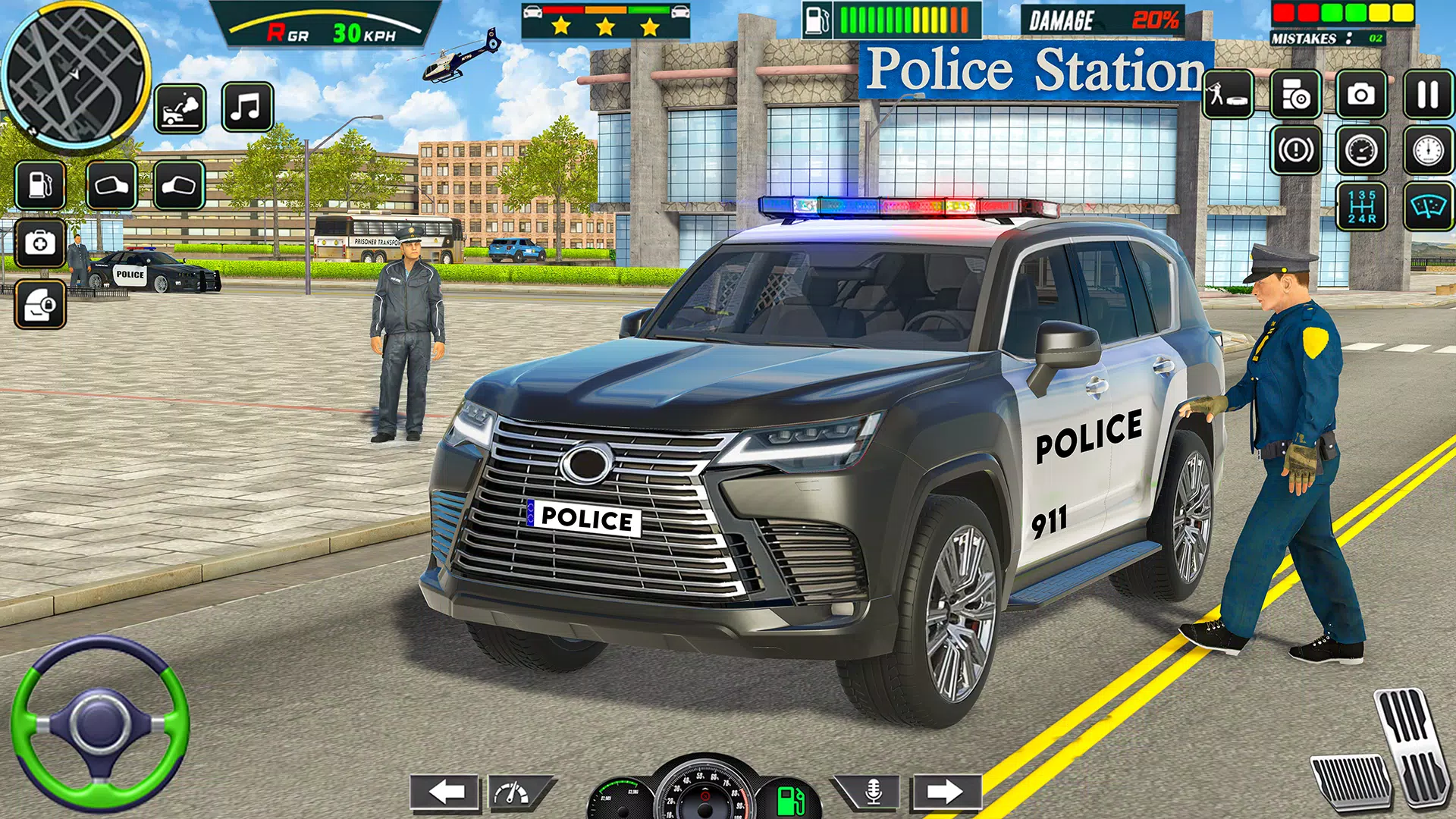The width and height of the screenshot is (1456, 819).
Task: Toggle the windshield wipers
Action: click(x=1428, y=205)
